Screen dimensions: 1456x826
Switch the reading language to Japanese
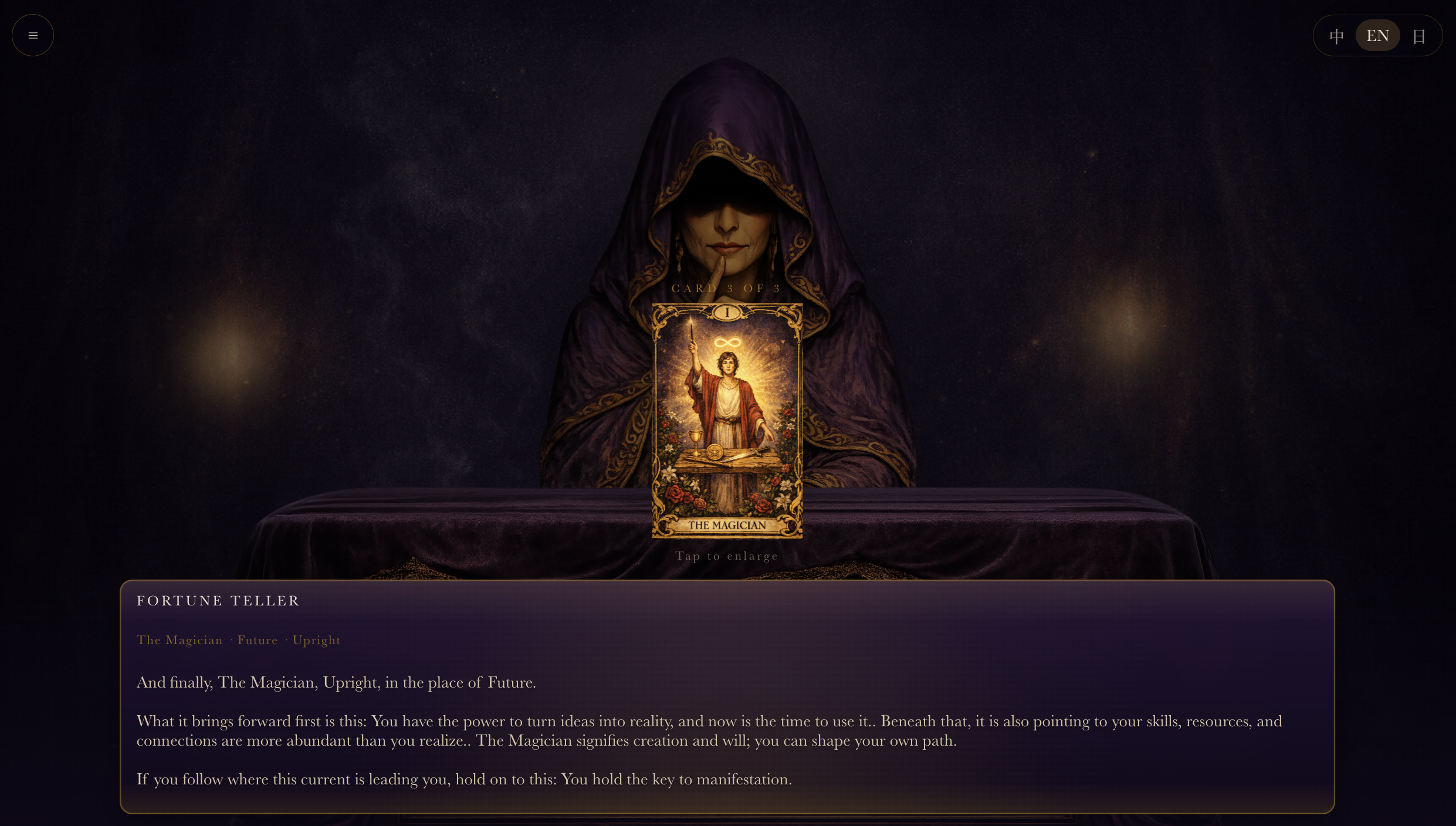(1419, 35)
